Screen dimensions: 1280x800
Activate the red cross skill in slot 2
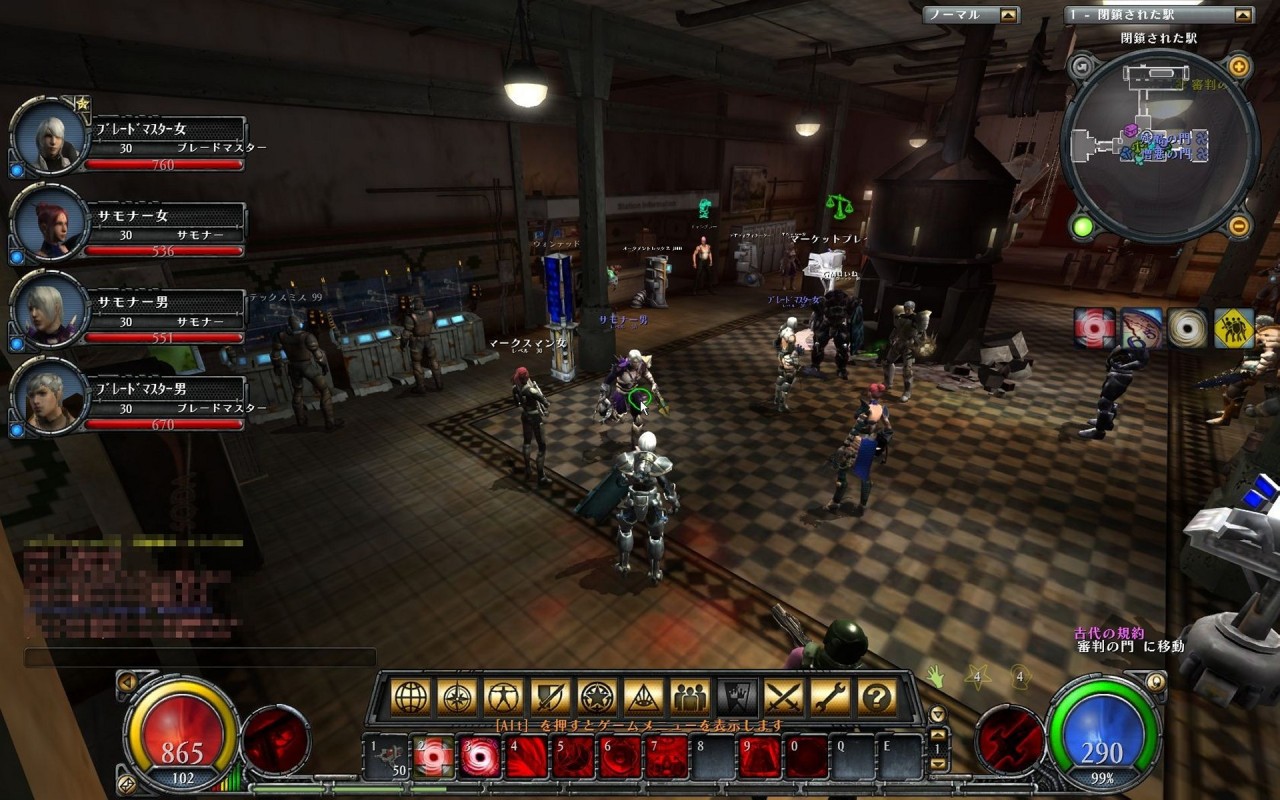click(434, 756)
